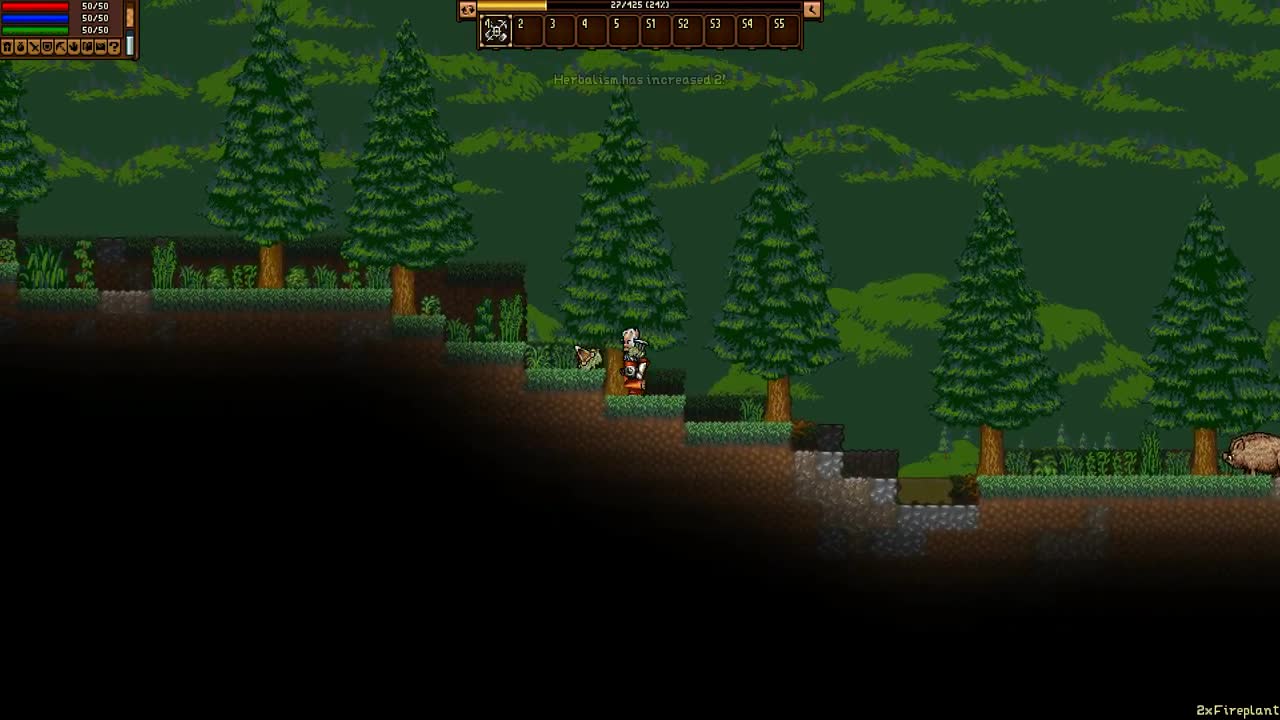1280x720 pixels.
Task: Open the question mark help icon
Action: click(115, 47)
